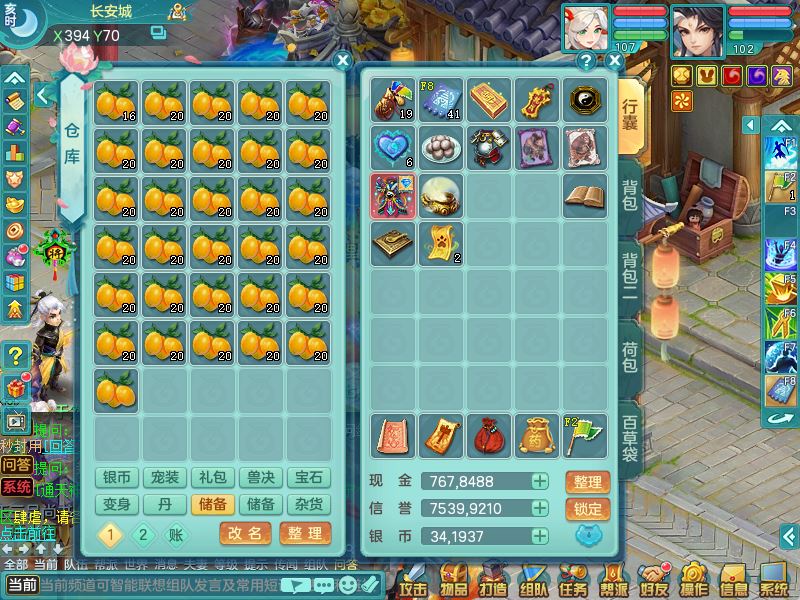800x600 pixels.
Task: Open the 好友 friends menu
Action: (x=655, y=579)
